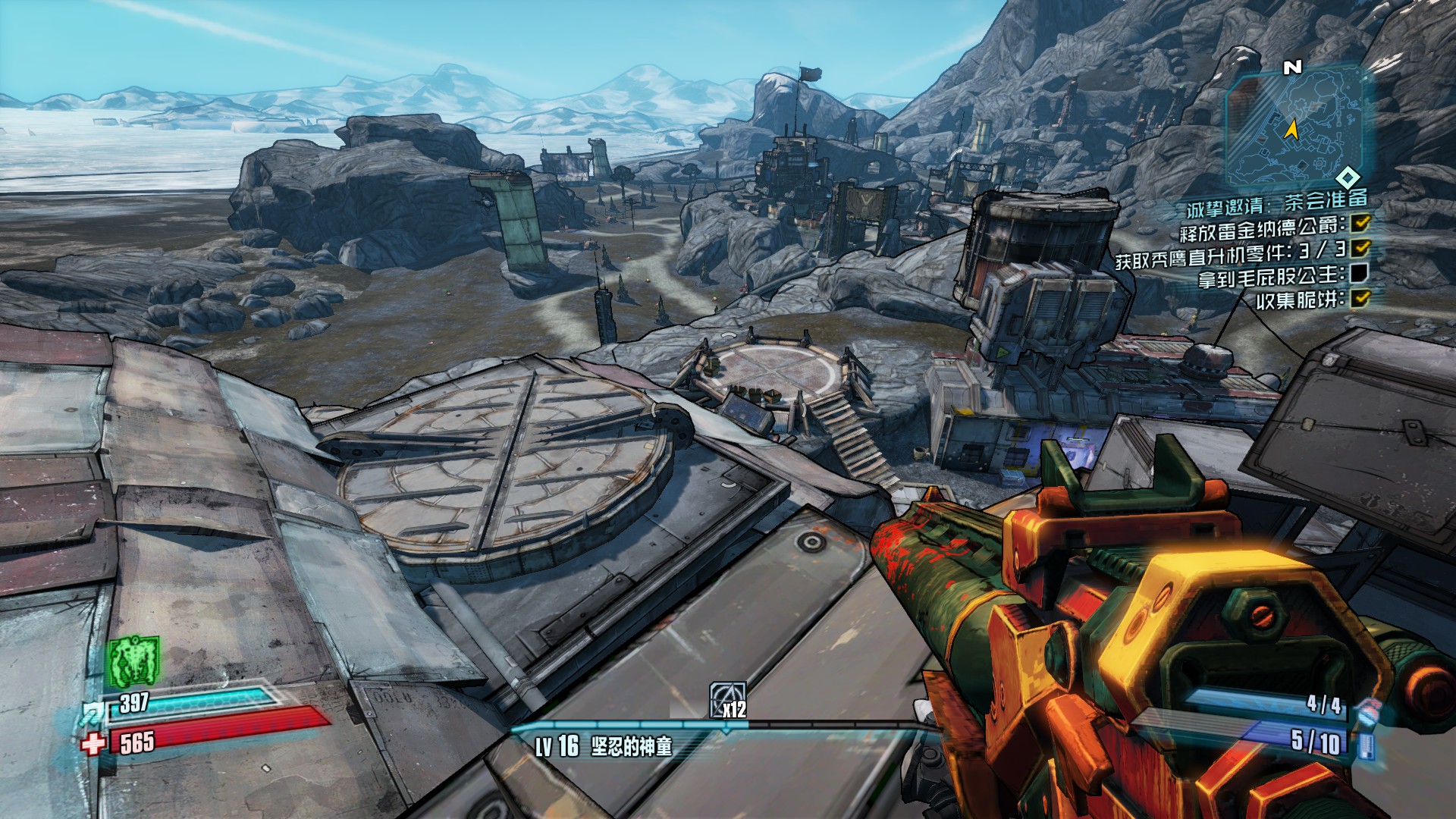Click the 释放雷金纳德公爵 objective checkbox
This screenshot has width=1456, height=819.
coord(1361,223)
